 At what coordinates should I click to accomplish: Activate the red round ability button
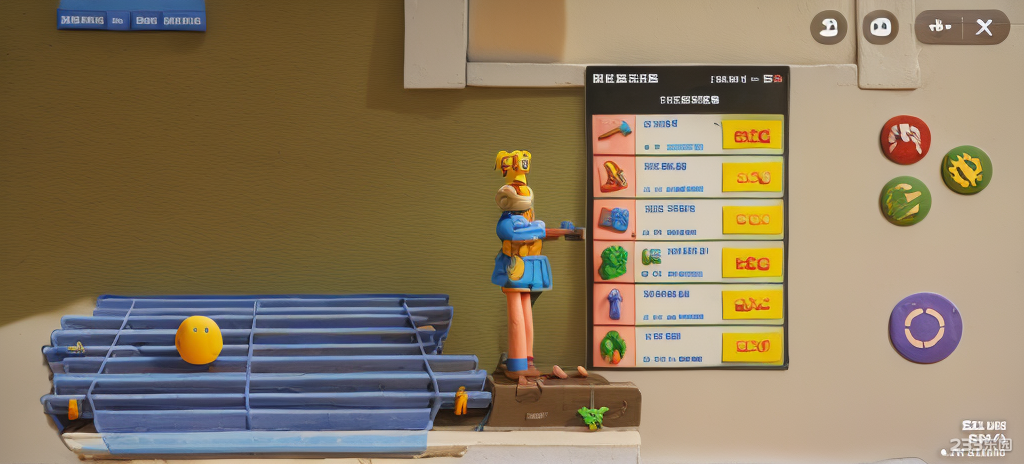tap(905, 139)
